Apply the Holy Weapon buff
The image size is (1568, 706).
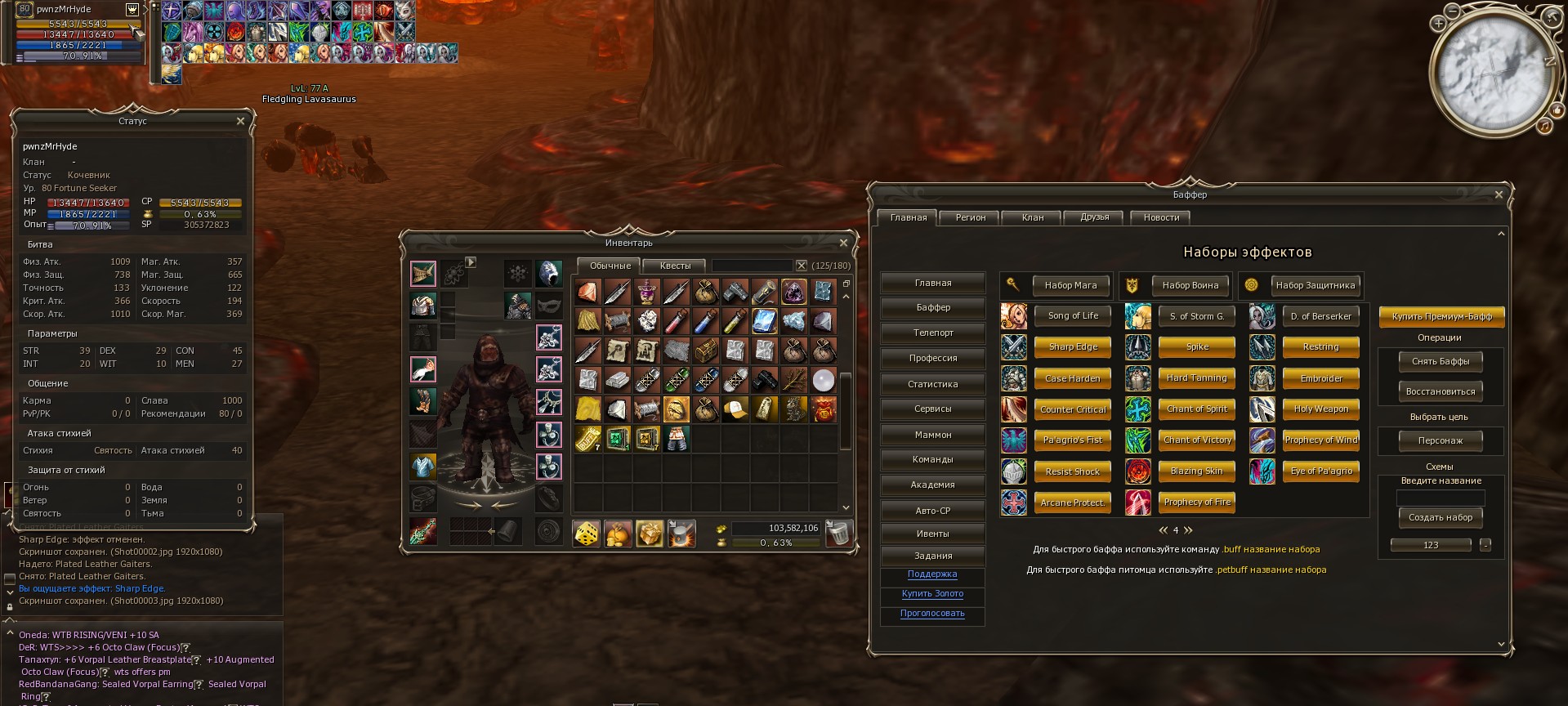click(x=1320, y=409)
